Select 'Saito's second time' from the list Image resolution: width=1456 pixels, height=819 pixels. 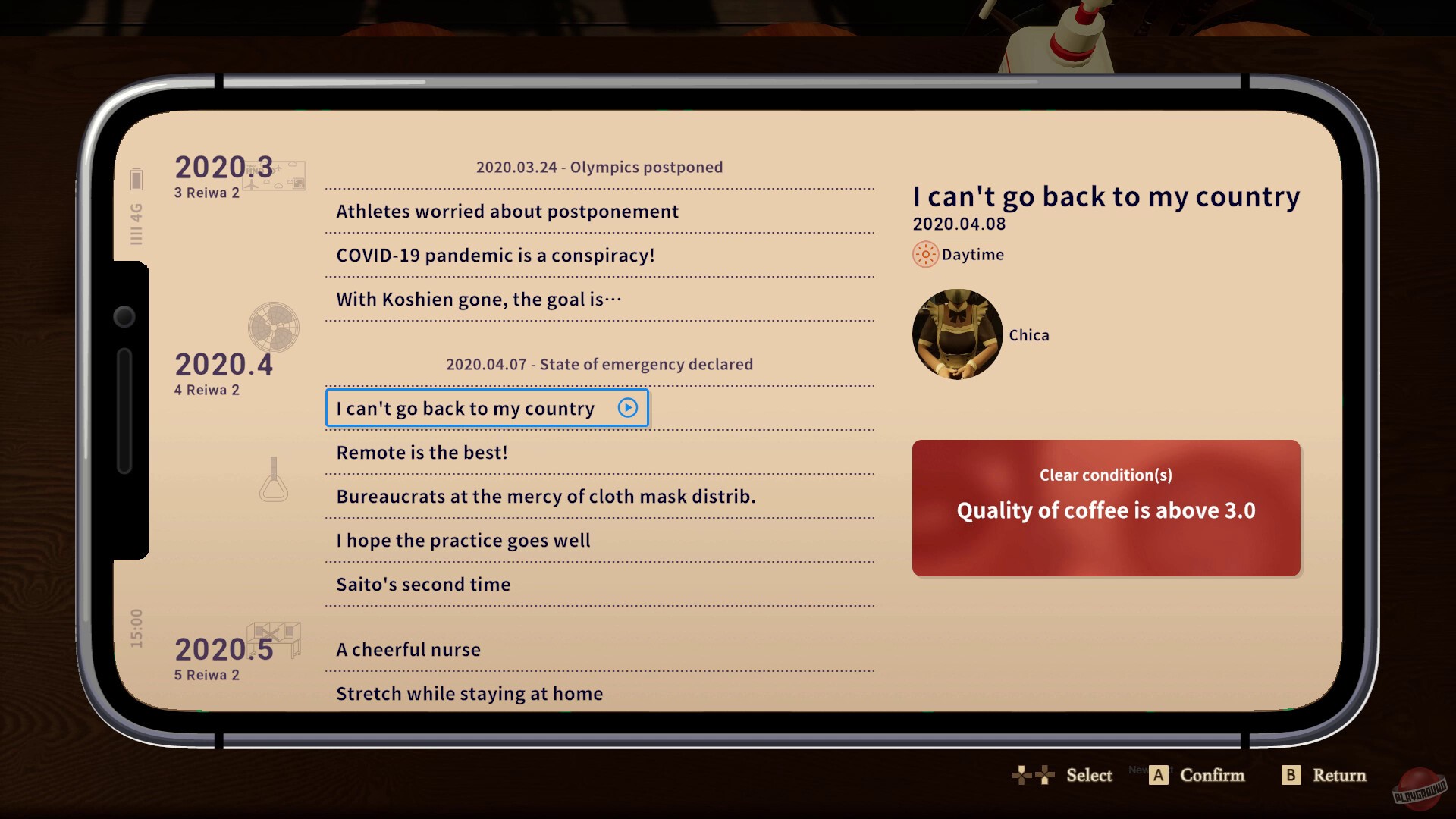422,584
